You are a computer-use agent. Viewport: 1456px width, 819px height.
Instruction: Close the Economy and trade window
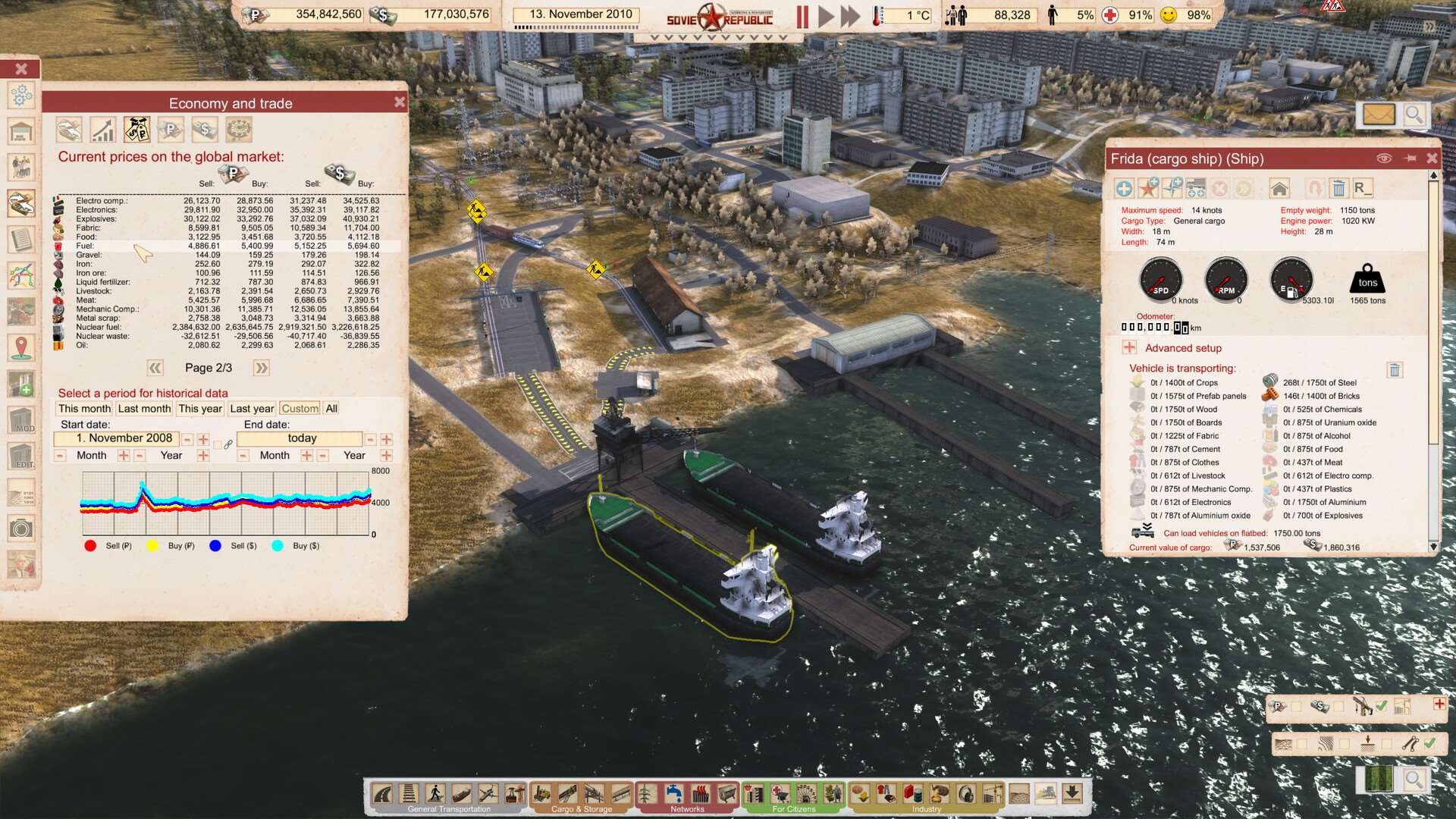point(400,102)
